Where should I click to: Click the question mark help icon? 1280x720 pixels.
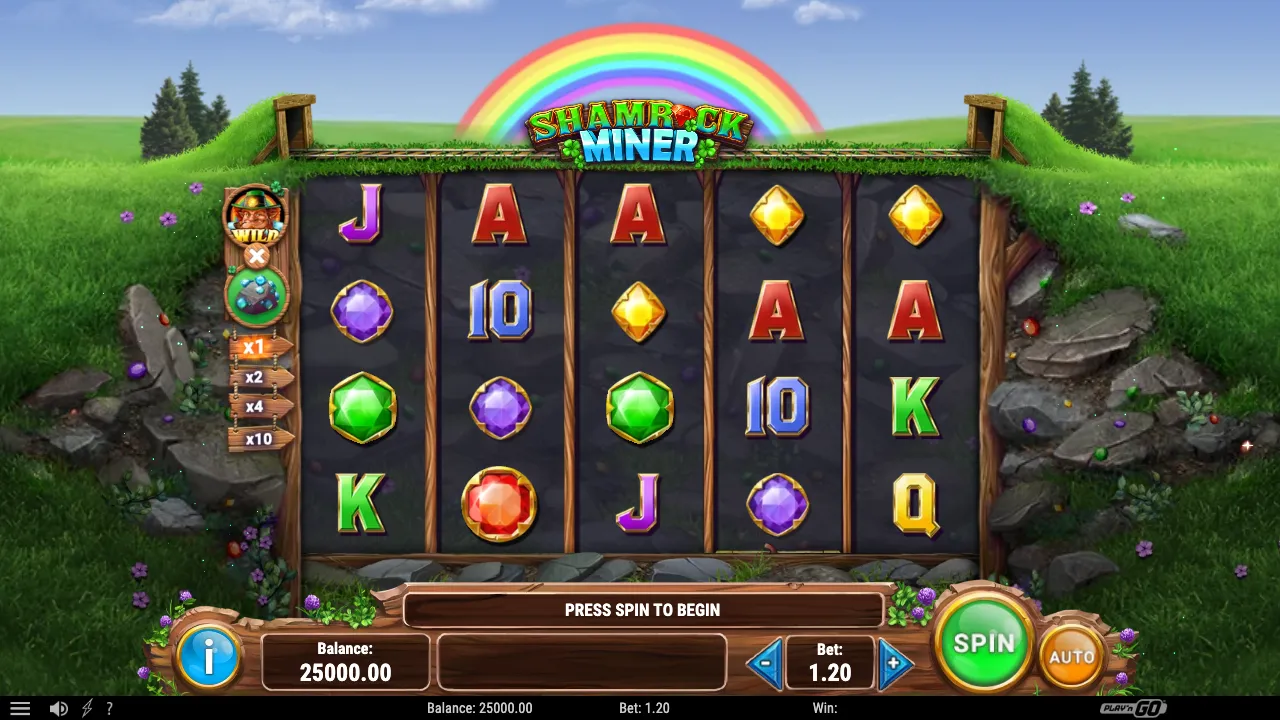(110, 708)
